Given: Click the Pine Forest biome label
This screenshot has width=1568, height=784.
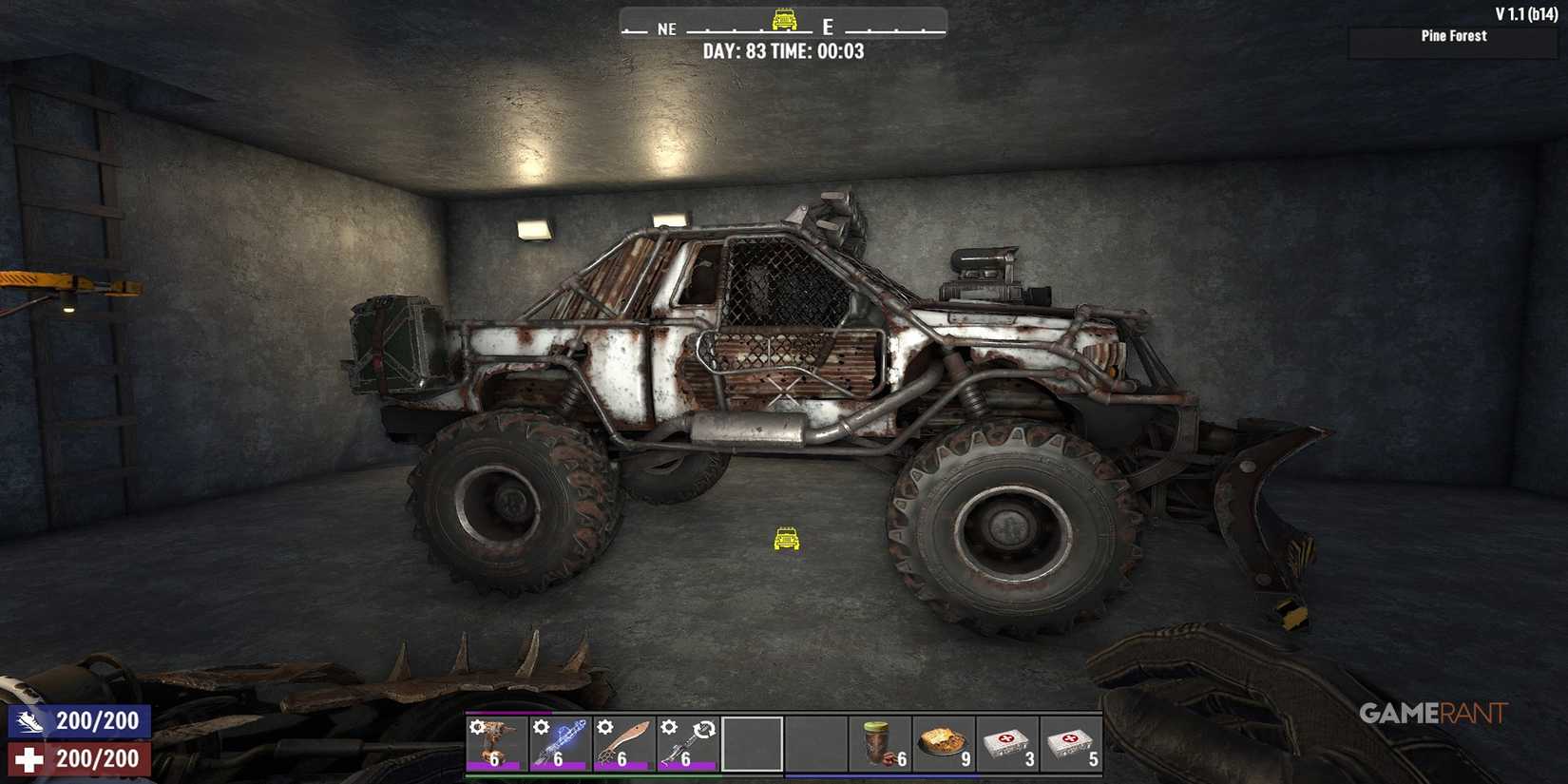Looking at the screenshot, I should tap(1452, 36).
